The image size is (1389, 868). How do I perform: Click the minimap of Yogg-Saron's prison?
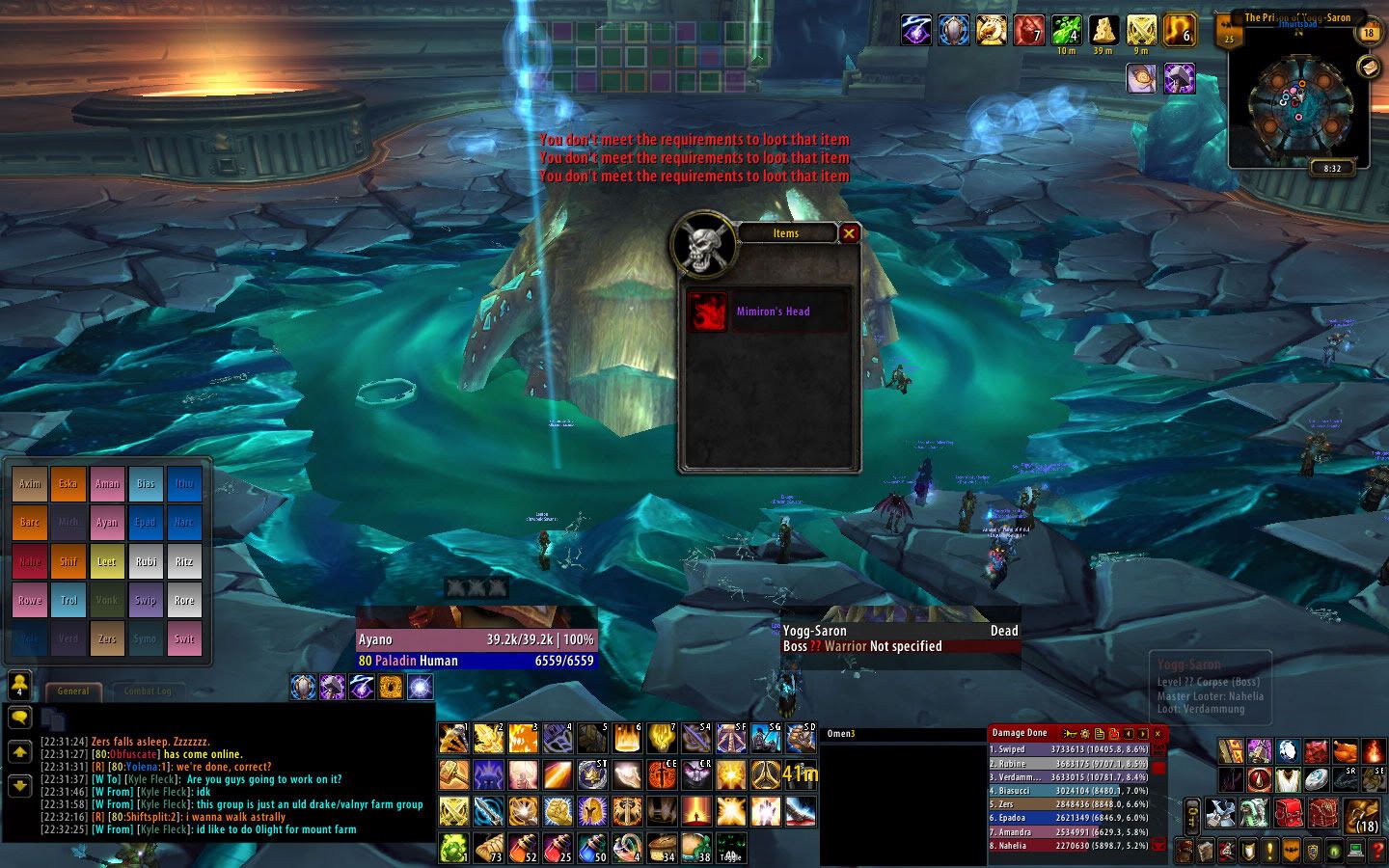pos(1298,104)
